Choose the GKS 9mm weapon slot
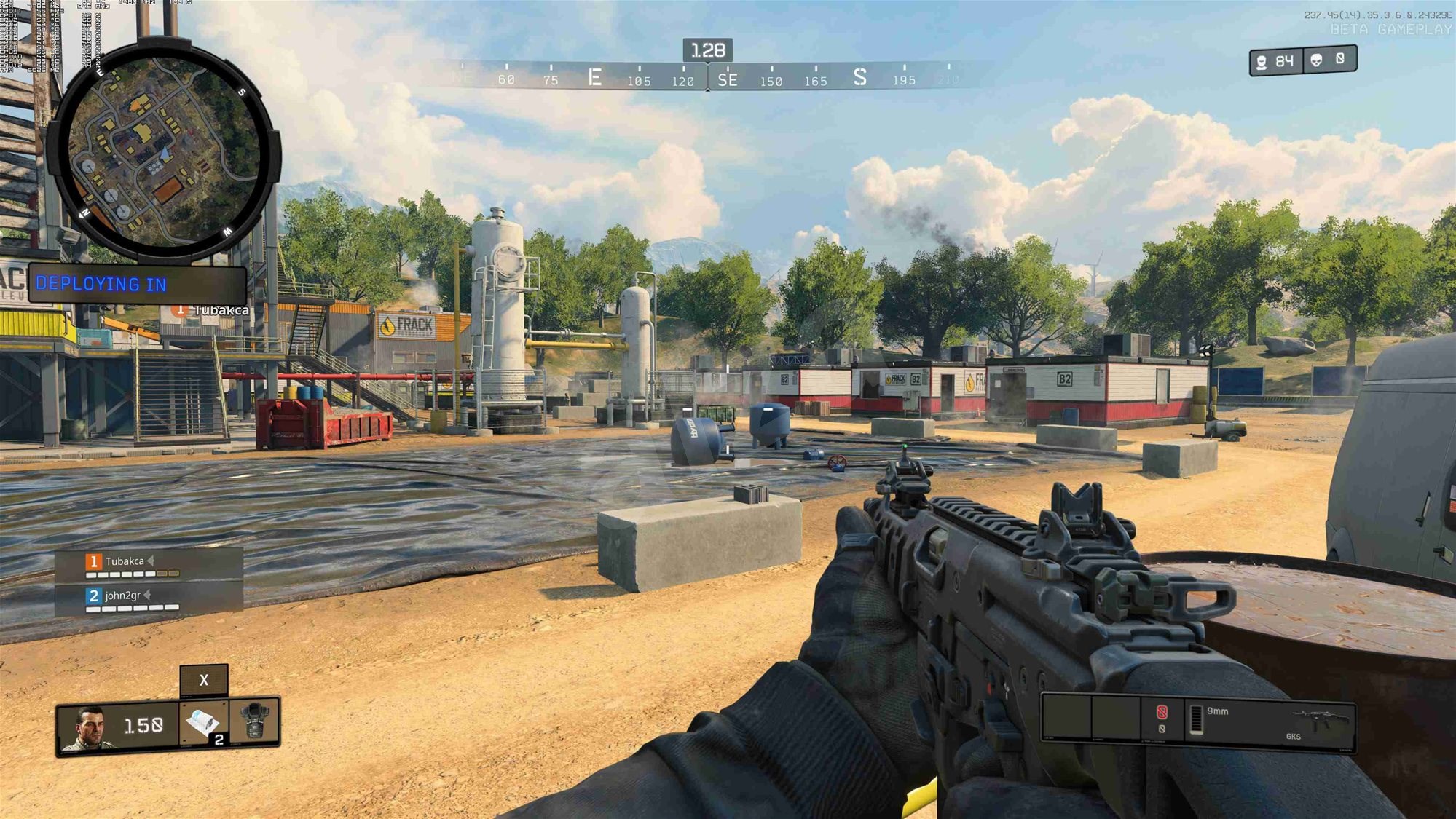The height and width of the screenshot is (819, 1456). pyautogui.click(x=1269, y=723)
